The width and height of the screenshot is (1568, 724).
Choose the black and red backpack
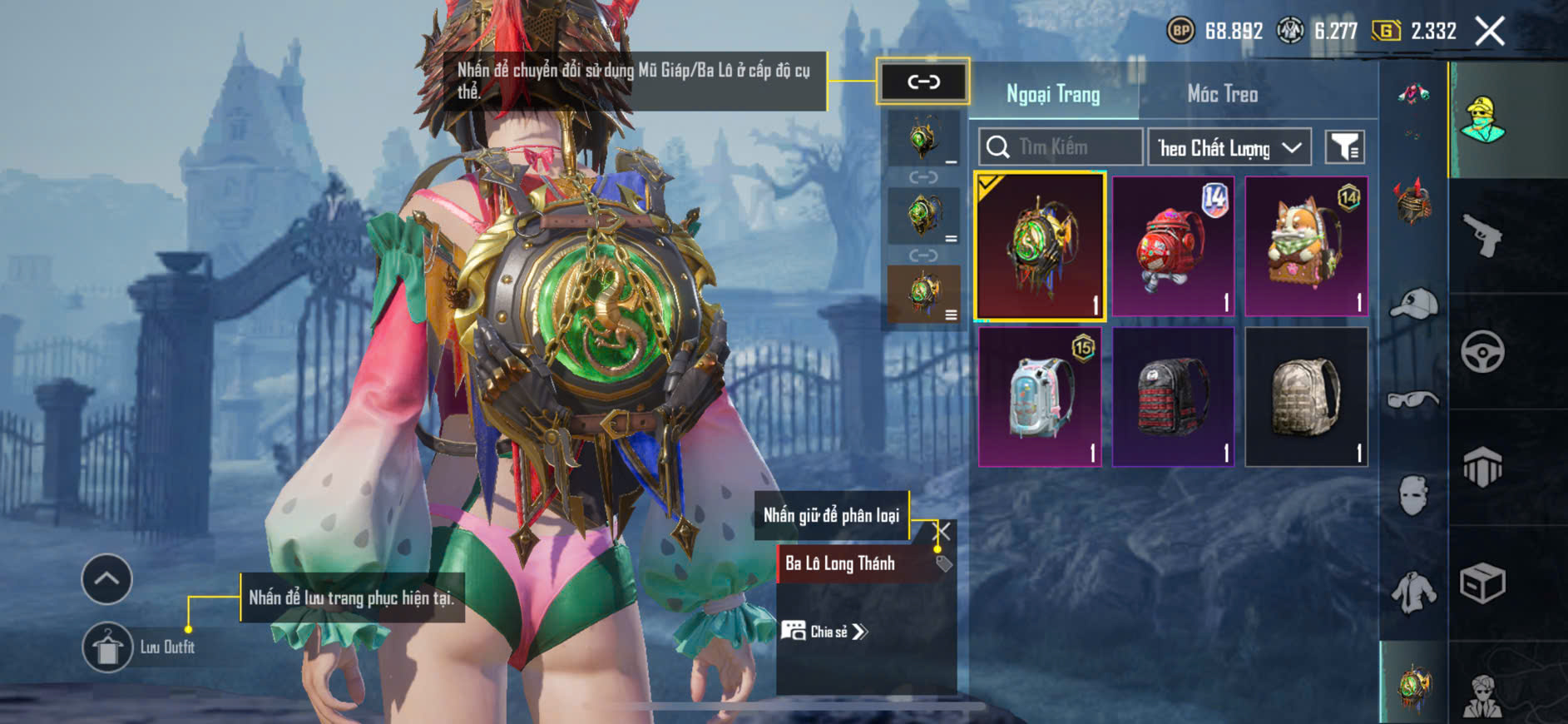pyautogui.click(x=1173, y=397)
